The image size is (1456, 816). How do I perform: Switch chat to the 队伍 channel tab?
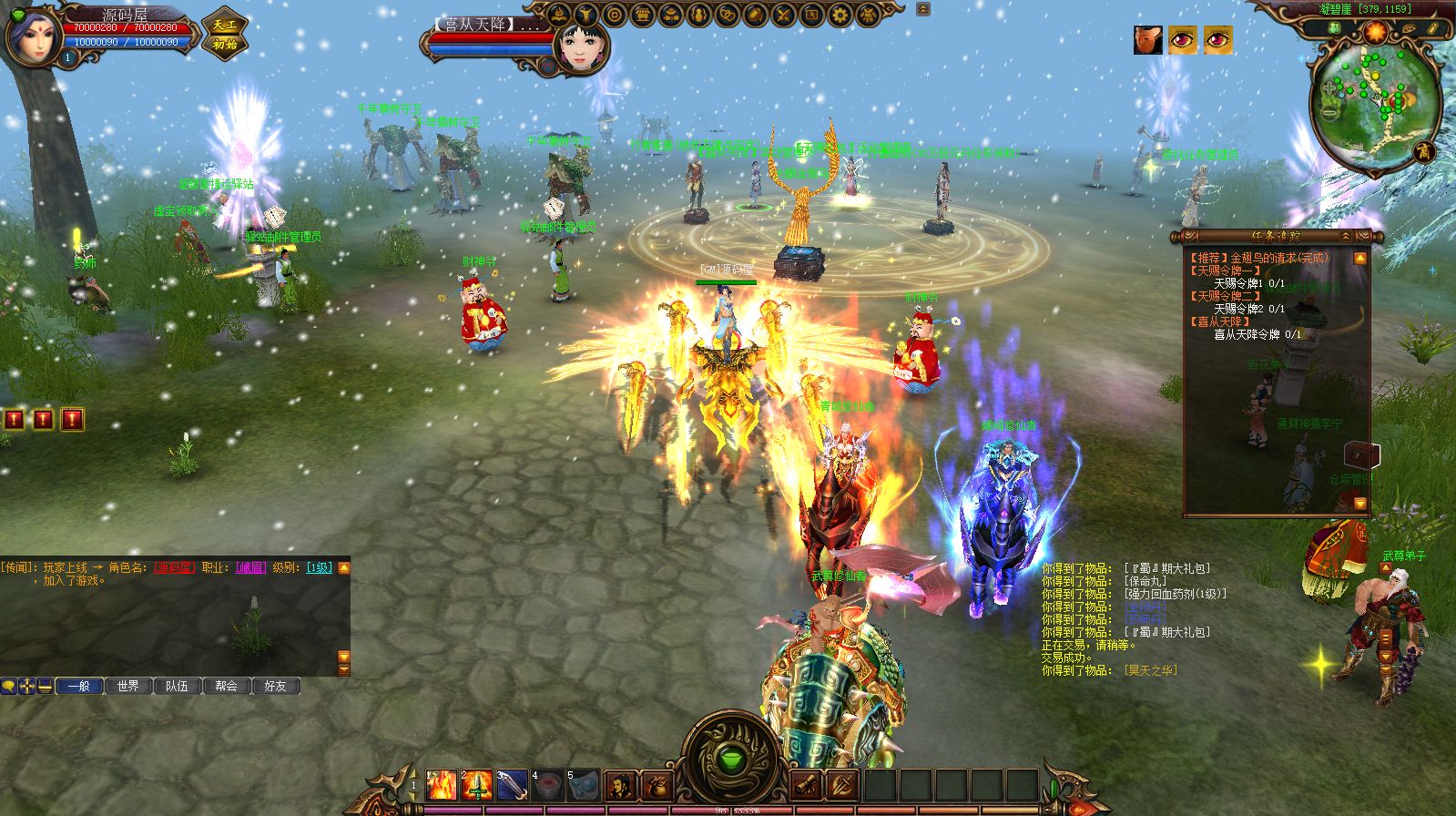(177, 686)
